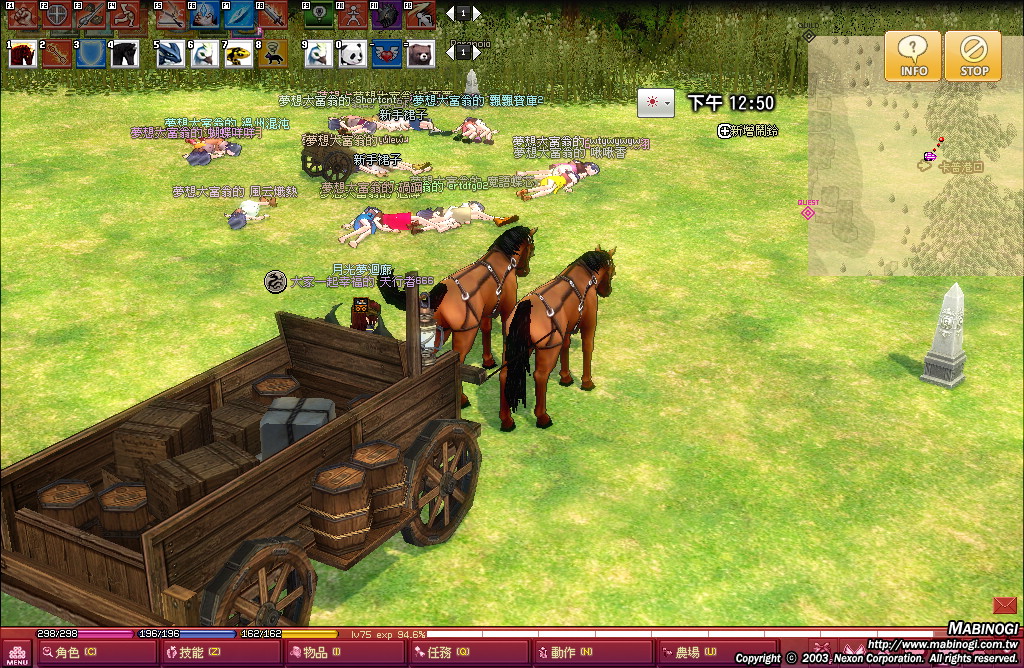The height and width of the screenshot is (668, 1024).
Task: Add a new alarm (新增鬧鈴)
Action: [x=747, y=131]
